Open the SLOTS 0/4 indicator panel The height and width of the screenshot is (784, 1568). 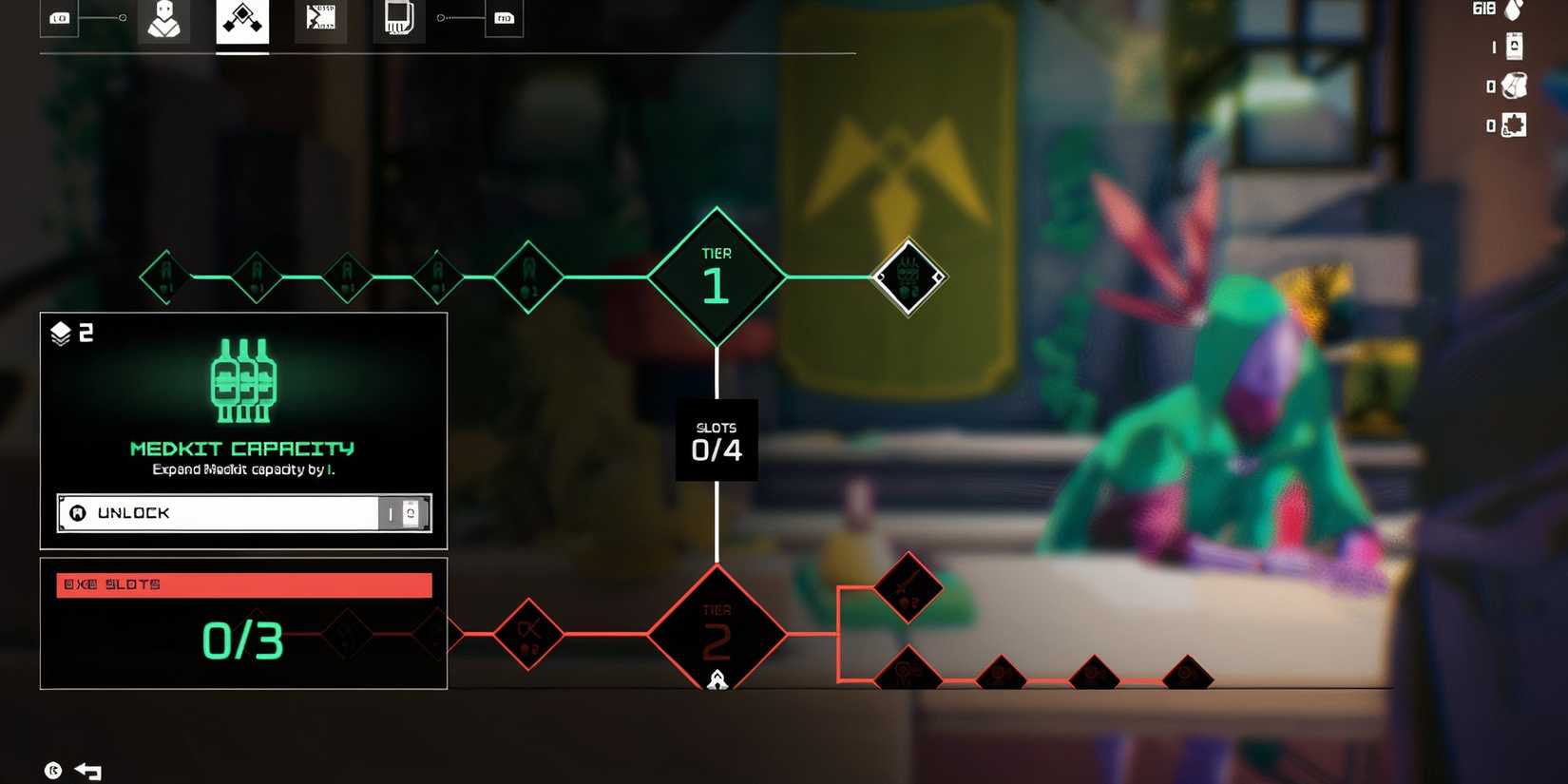pos(717,439)
